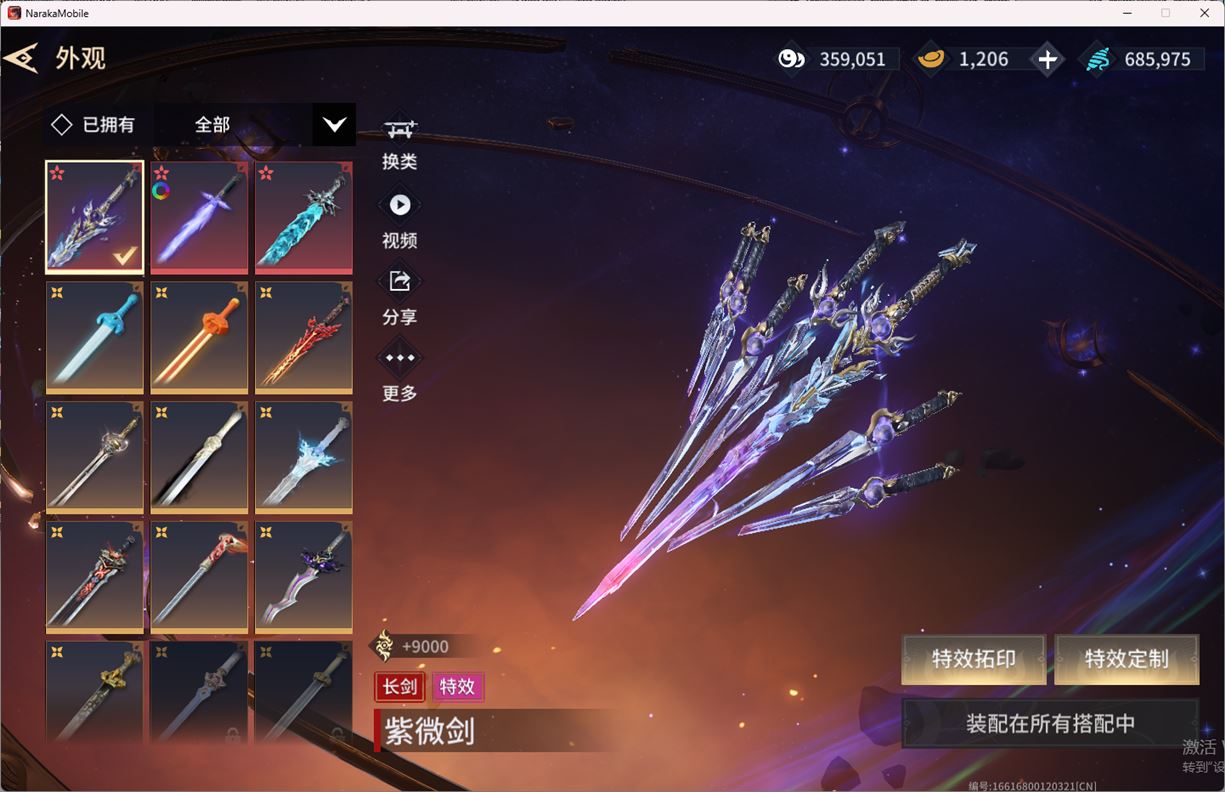Click the 特效拓印 button
Viewport: 1225px width, 792px height.
[x=973, y=659]
